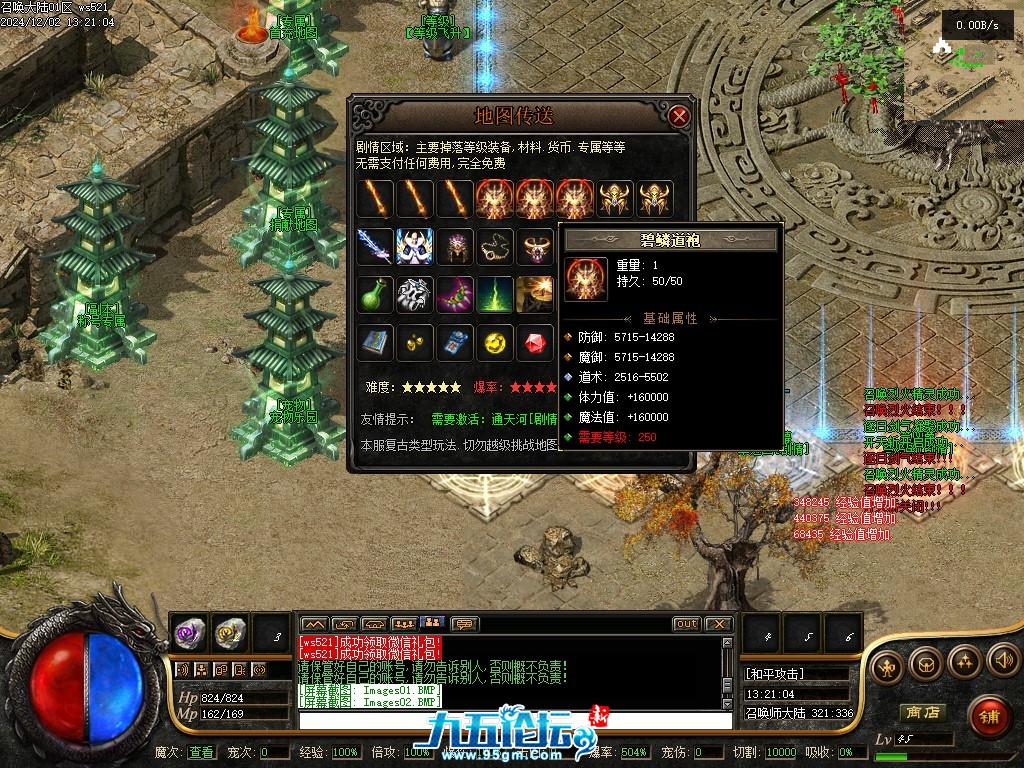Click the chat text input field
This screenshot has width=1024, height=768.
click(x=510, y=718)
